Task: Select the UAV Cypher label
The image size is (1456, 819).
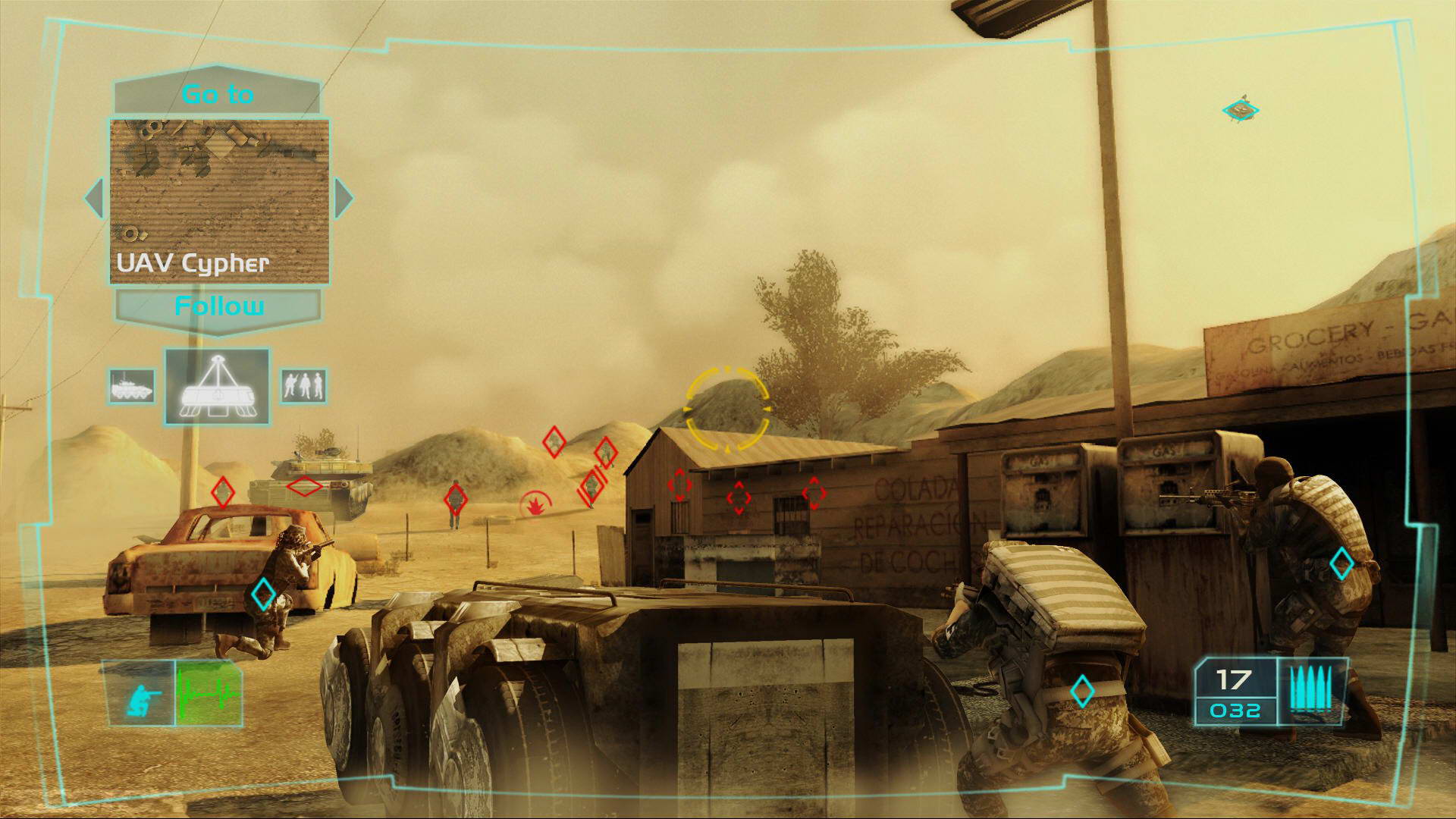Action: pos(194,265)
